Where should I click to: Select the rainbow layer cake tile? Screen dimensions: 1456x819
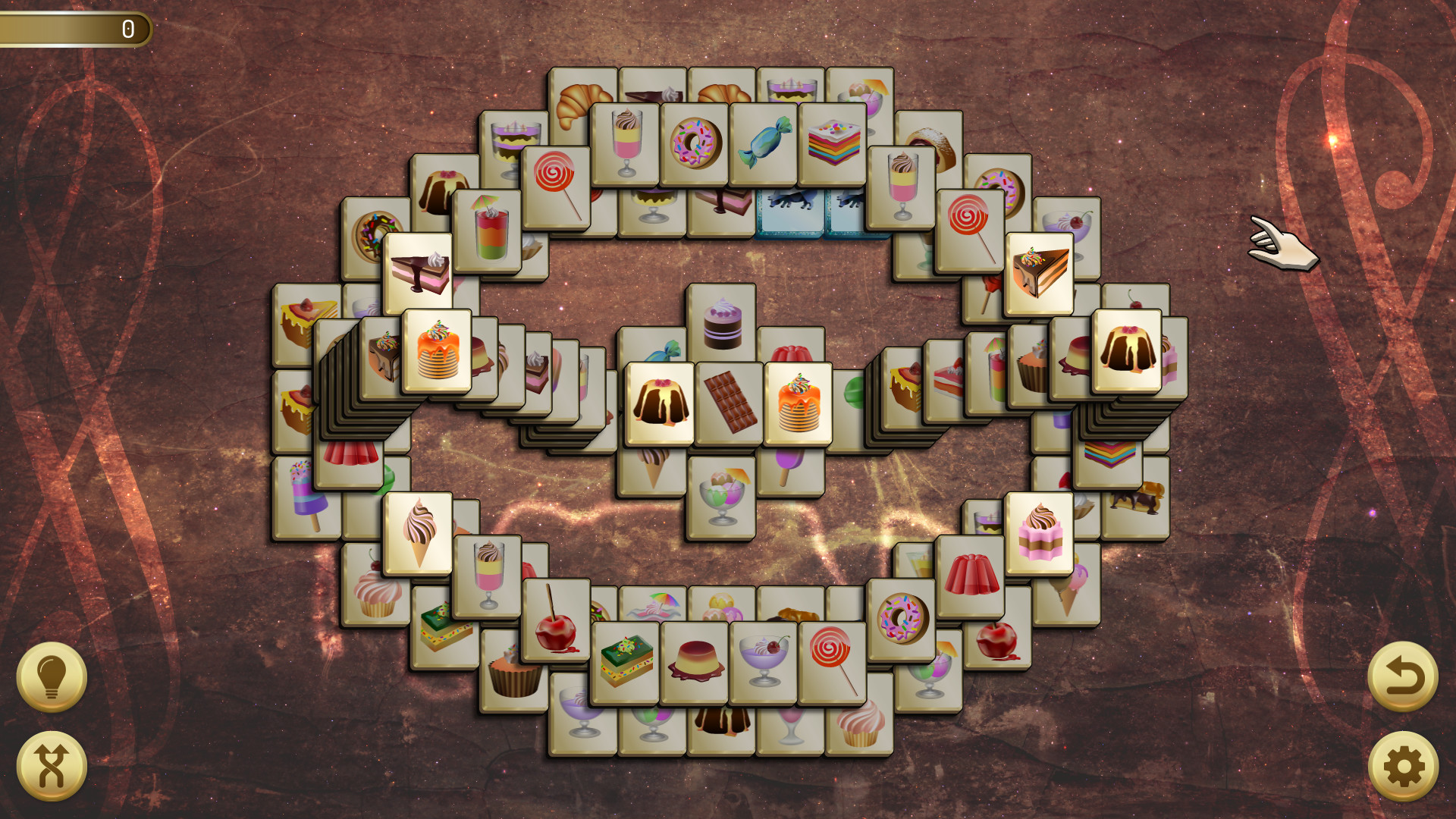click(x=834, y=144)
